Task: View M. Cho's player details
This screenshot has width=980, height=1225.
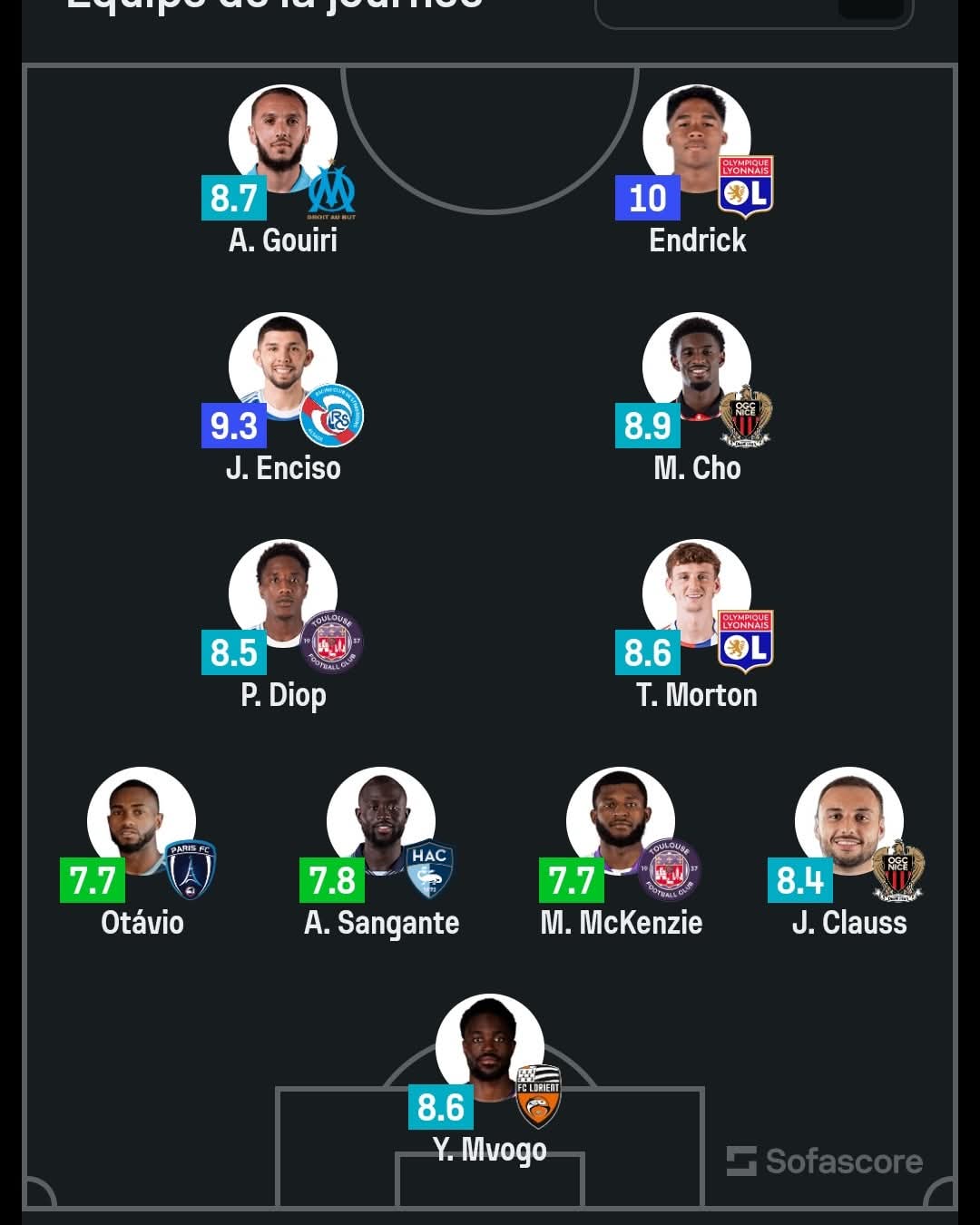Action: (696, 367)
